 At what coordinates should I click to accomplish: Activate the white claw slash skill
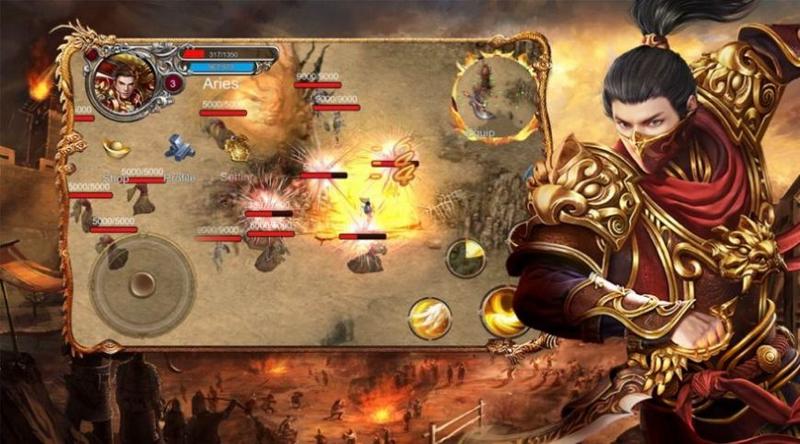pos(430,318)
